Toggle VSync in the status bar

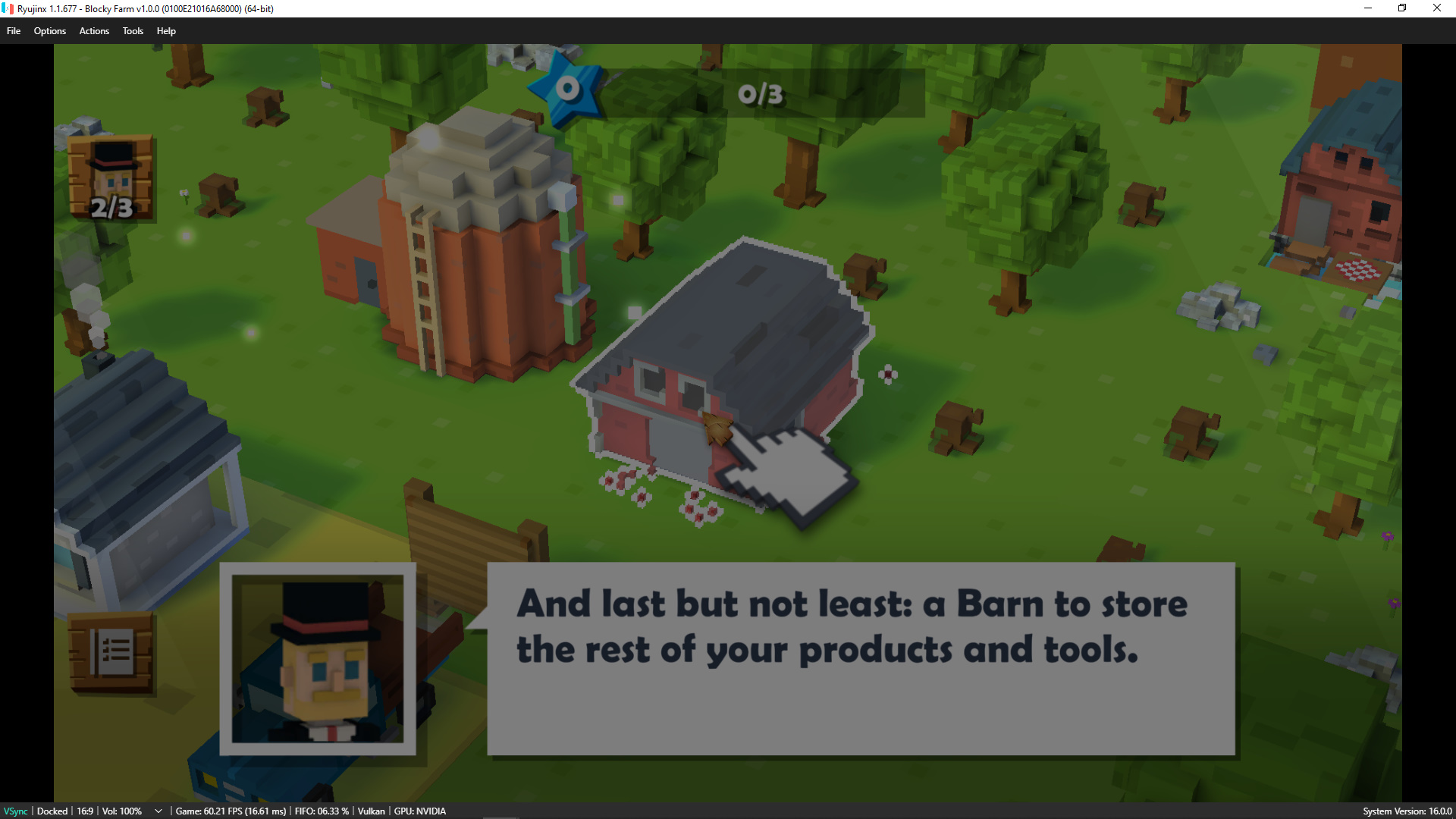[x=15, y=811]
